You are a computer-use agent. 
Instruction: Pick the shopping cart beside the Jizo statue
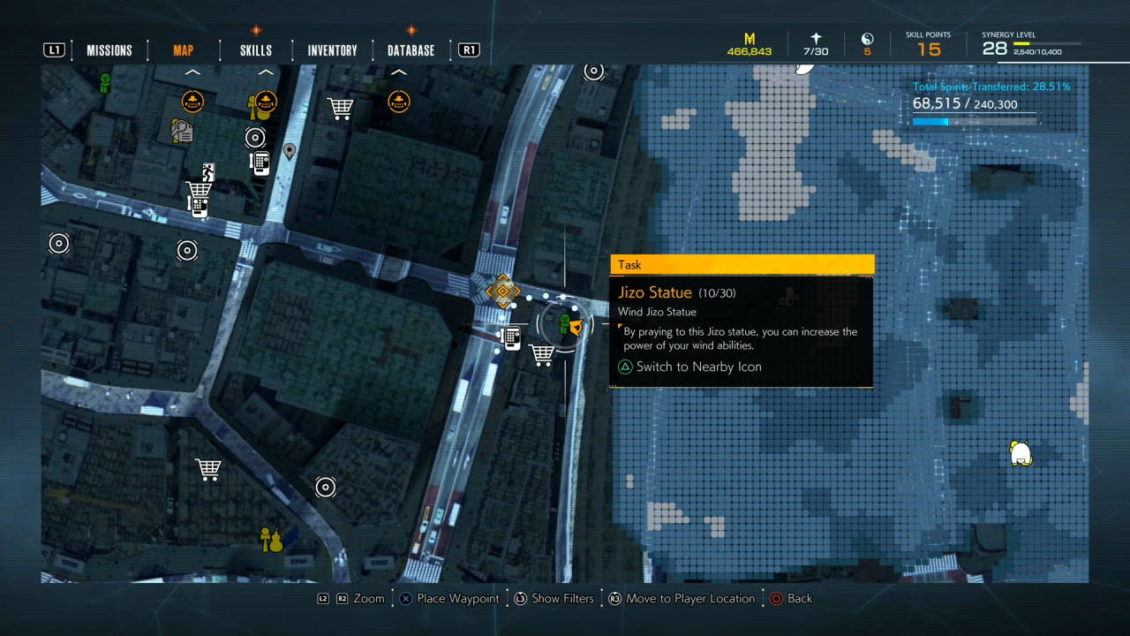point(542,354)
